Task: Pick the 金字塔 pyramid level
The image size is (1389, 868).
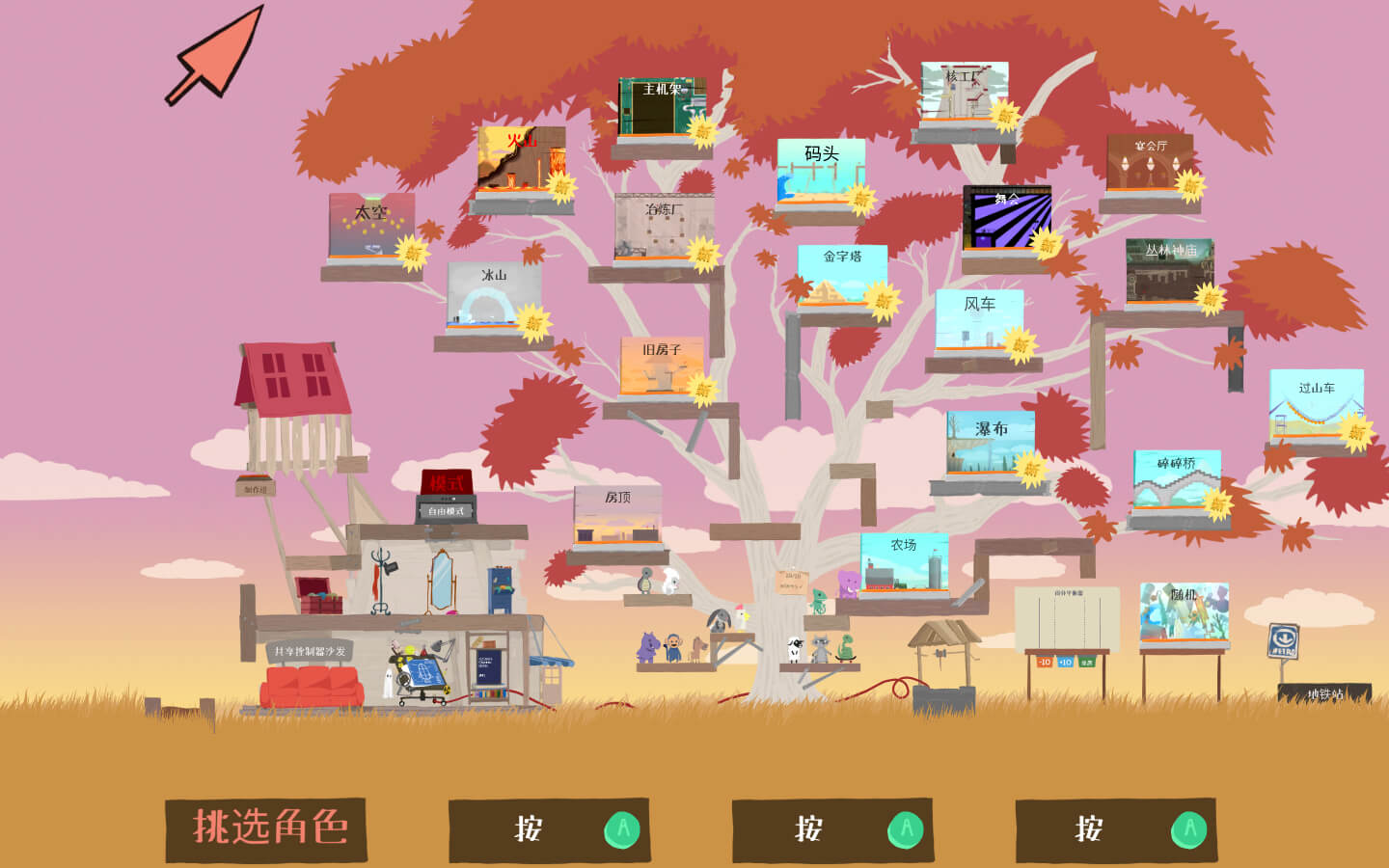Action: point(842,276)
